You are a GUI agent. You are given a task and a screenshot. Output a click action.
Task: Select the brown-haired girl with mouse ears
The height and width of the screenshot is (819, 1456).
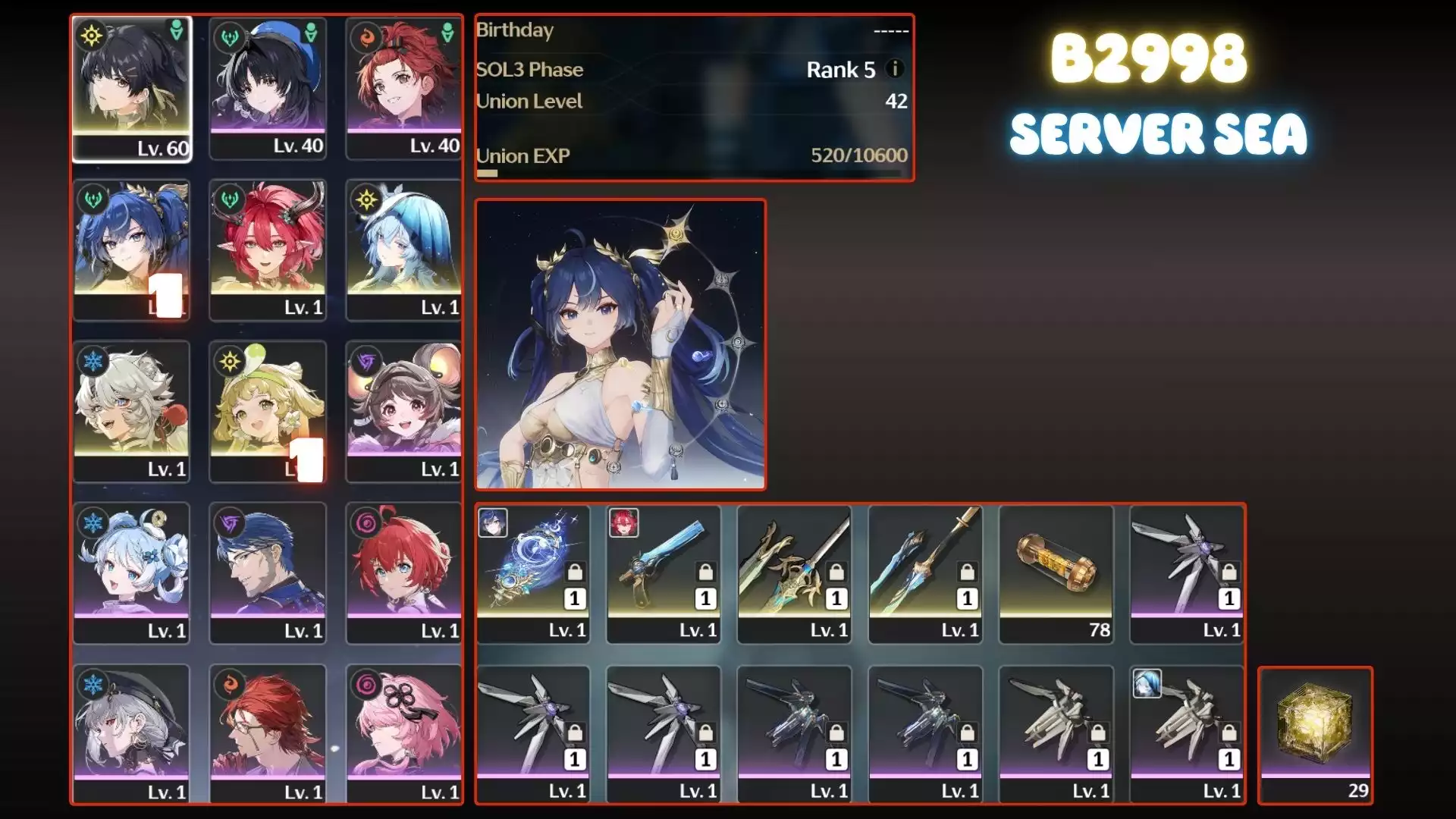point(403,411)
